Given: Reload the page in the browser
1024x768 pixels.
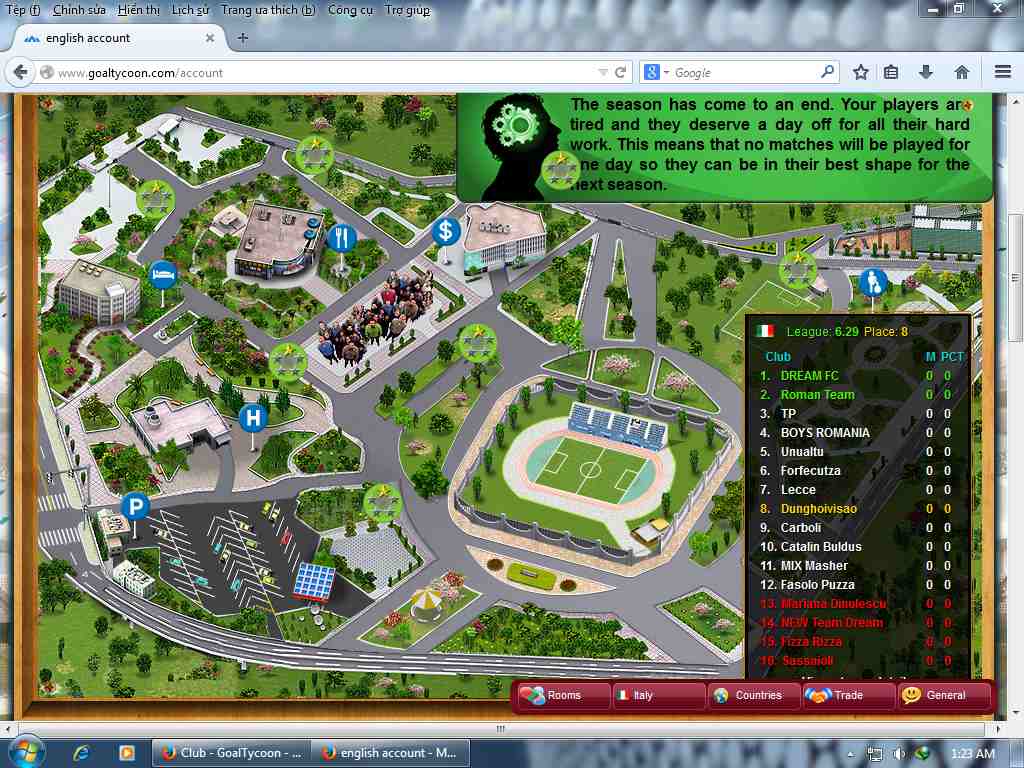Looking at the screenshot, I should tap(620, 72).
